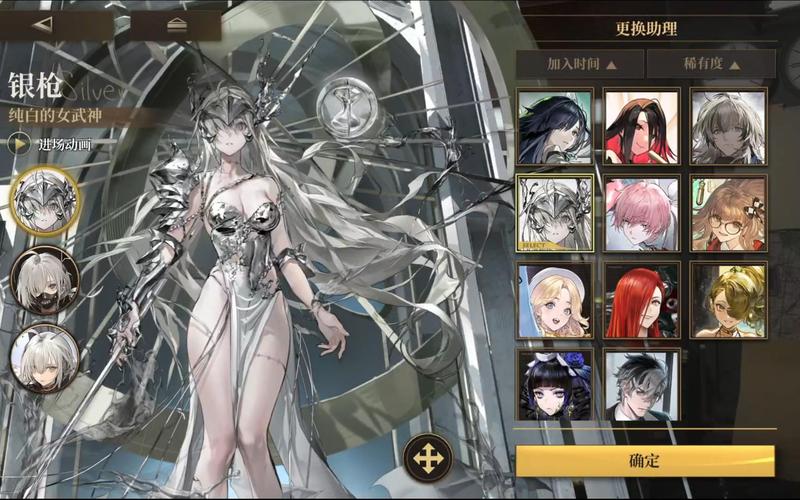800x500 pixels.
Task: Choose the gray-haired man in suit portrait
Action: (642, 385)
